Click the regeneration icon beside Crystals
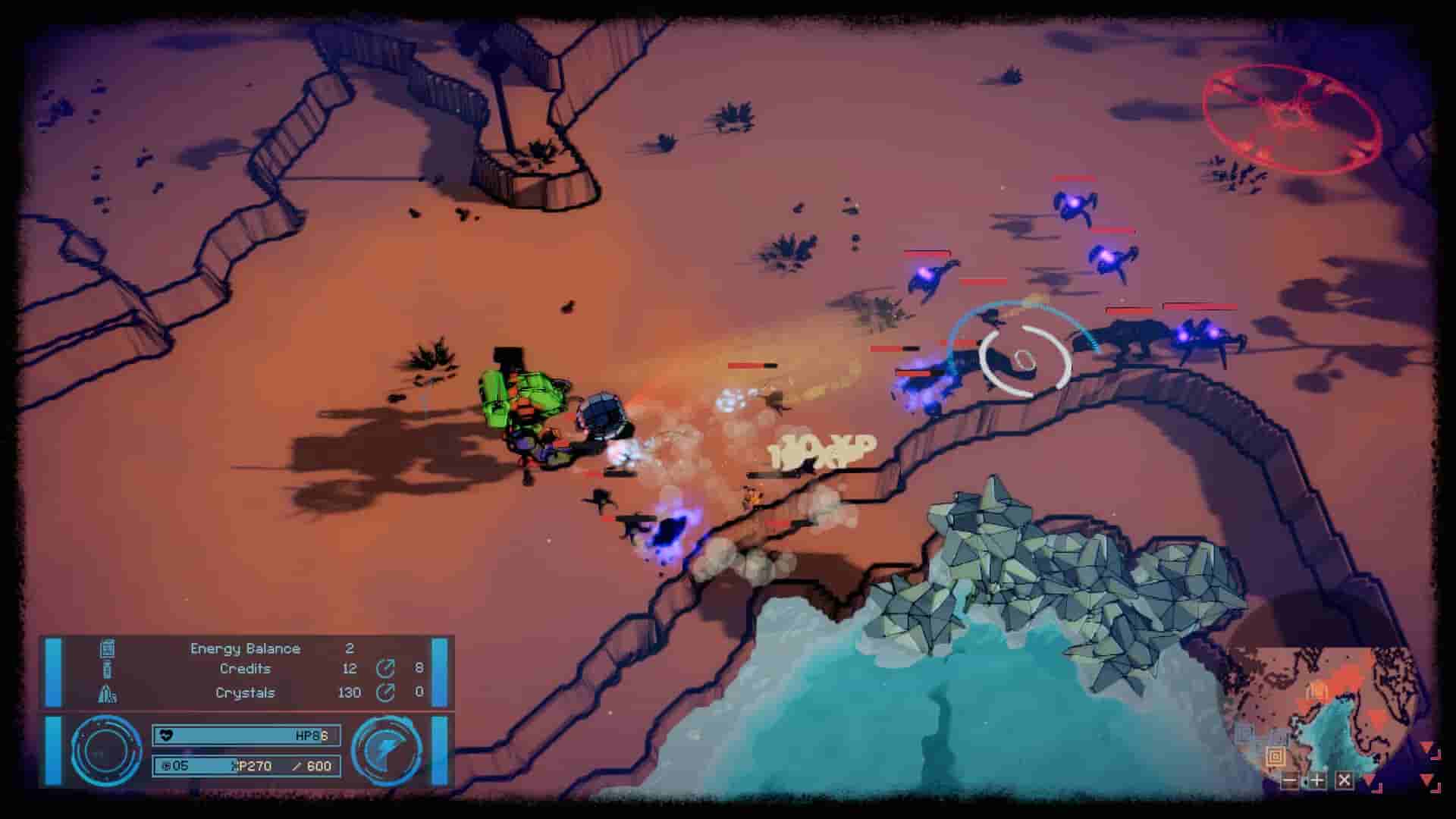The height and width of the screenshot is (819, 1456). [x=384, y=692]
